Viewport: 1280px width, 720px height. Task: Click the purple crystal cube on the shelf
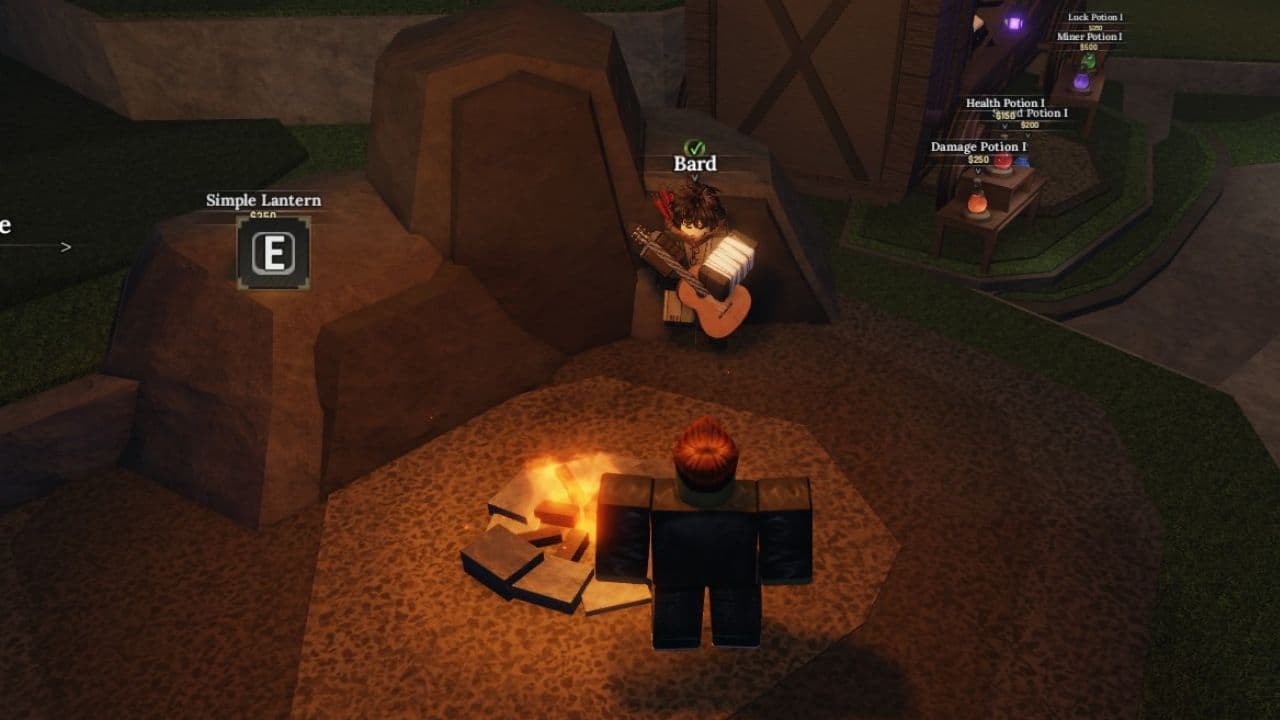(1015, 22)
